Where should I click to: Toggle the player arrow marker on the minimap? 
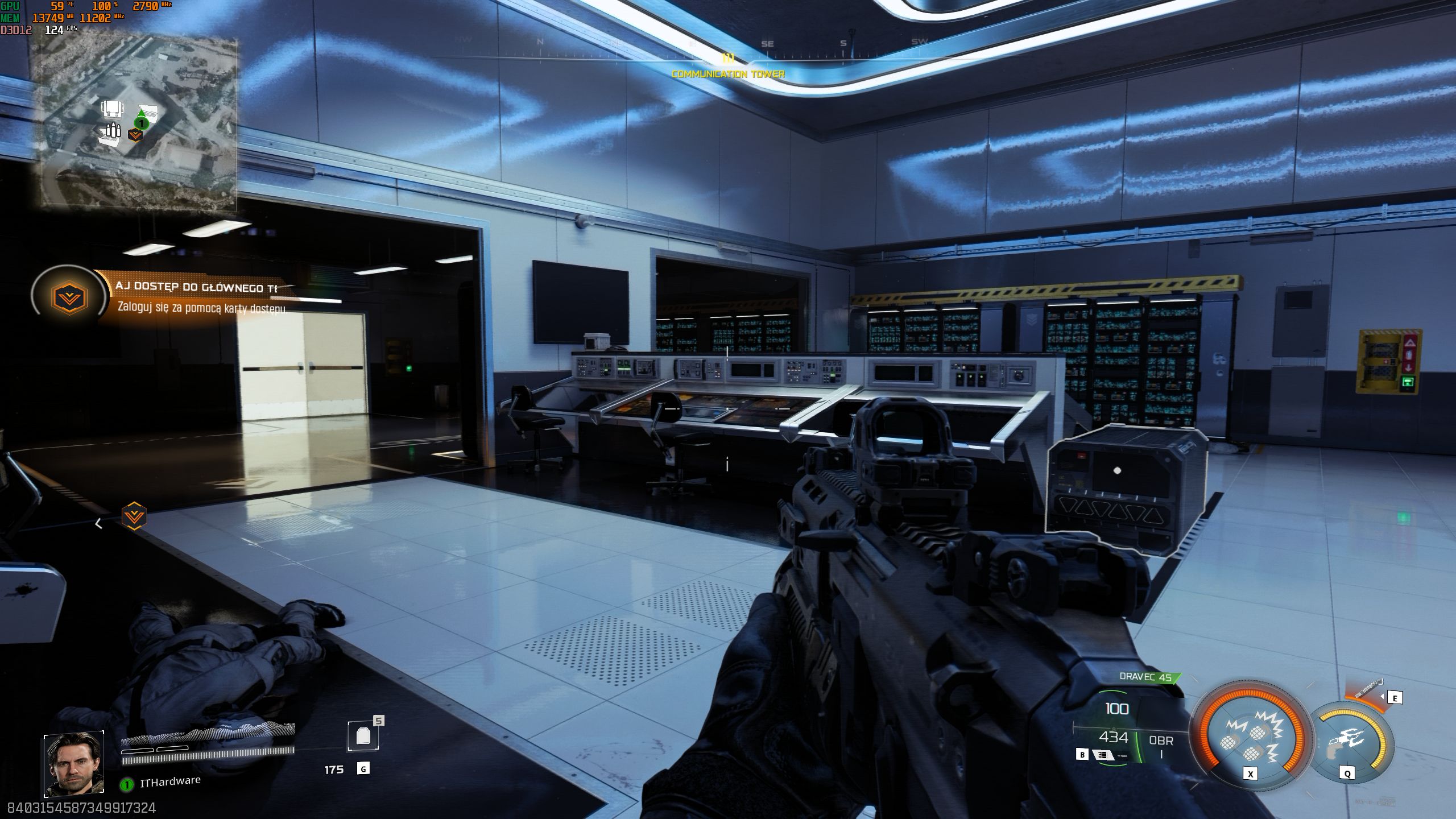point(142,113)
